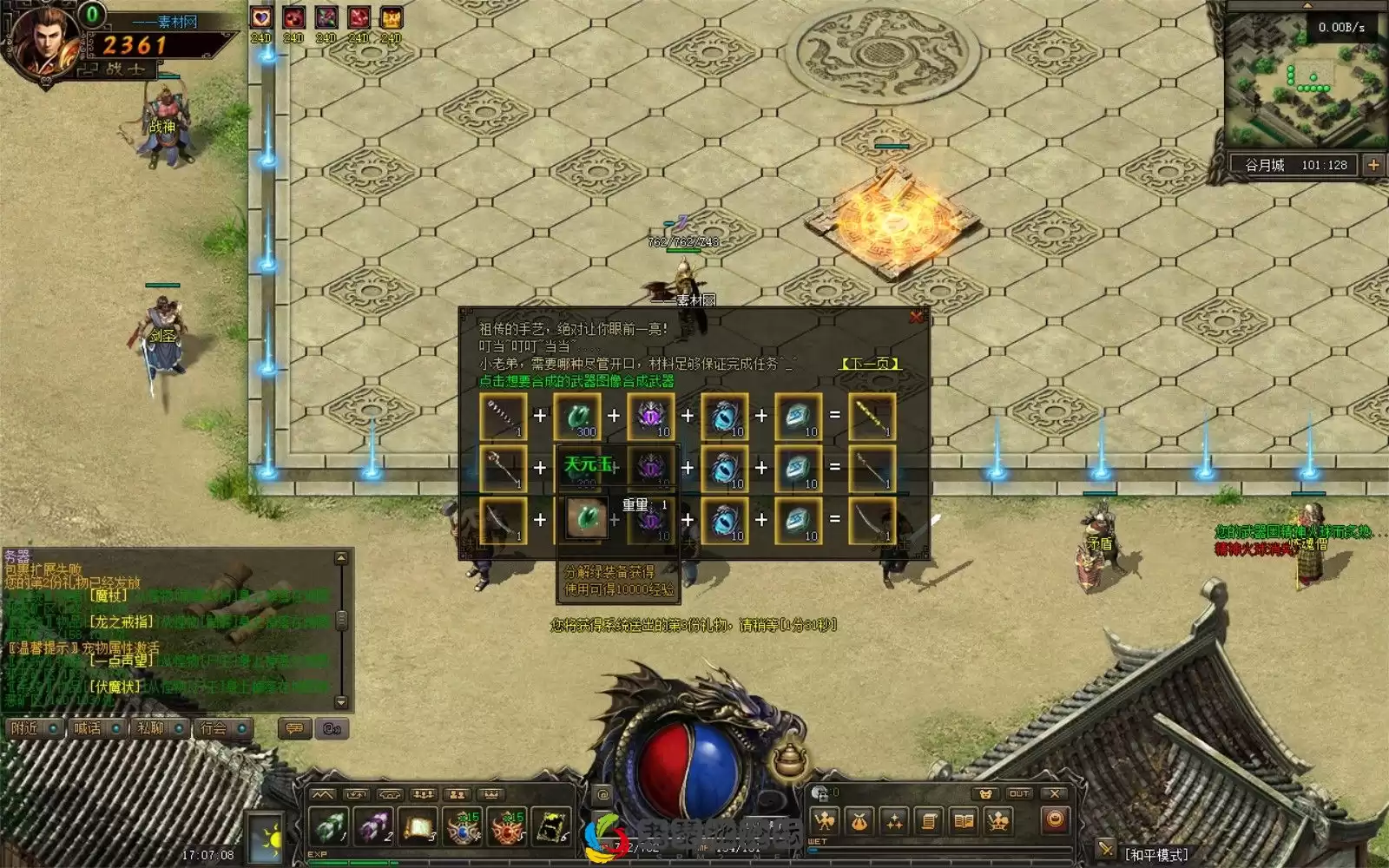
Task: Go to next page via 下一页 link
Action: tap(870, 364)
